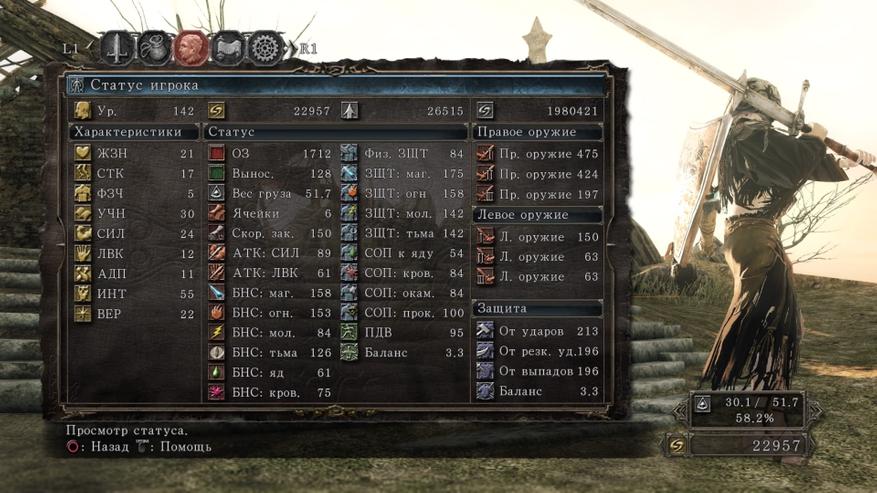Switch to the pouch inventory tab
This screenshot has width=877, height=493.
coord(155,47)
